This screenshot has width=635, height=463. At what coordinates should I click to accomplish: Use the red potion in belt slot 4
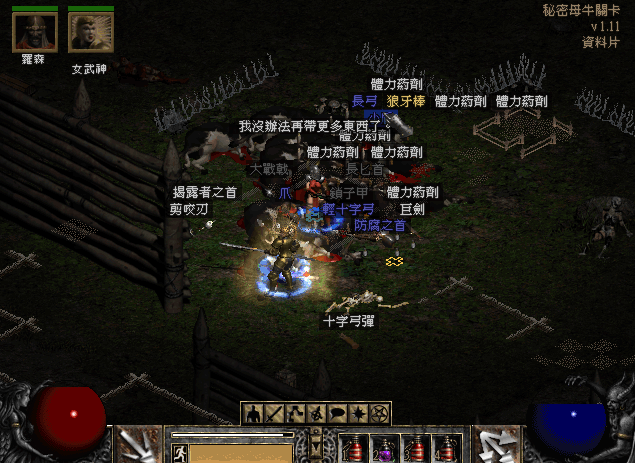click(x=444, y=447)
